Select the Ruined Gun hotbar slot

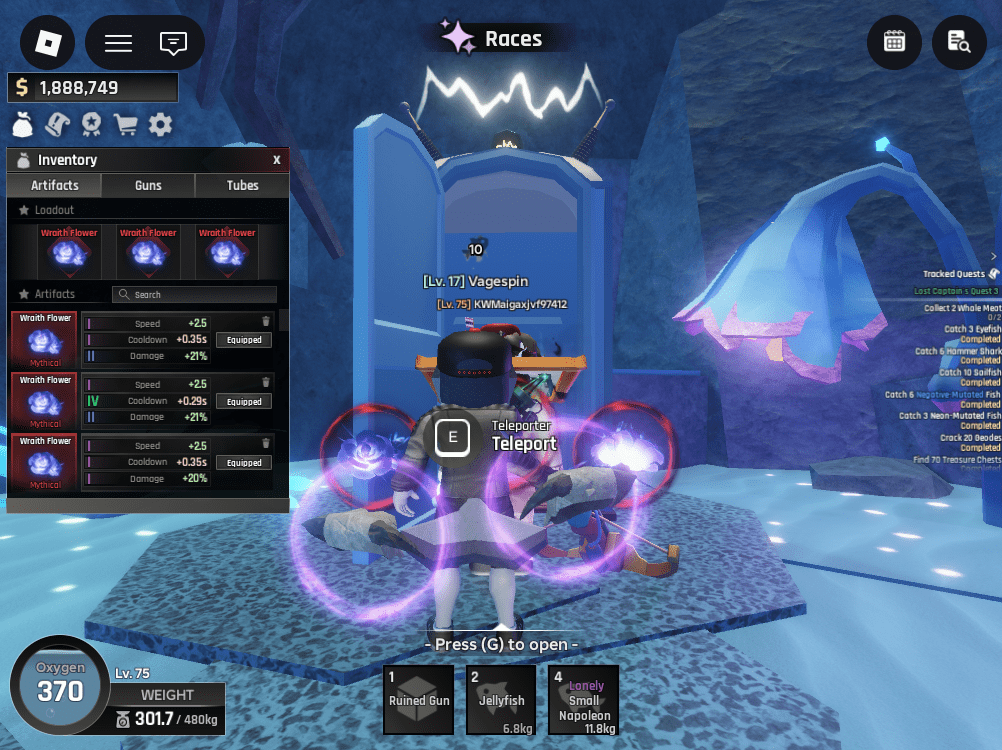point(419,700)
